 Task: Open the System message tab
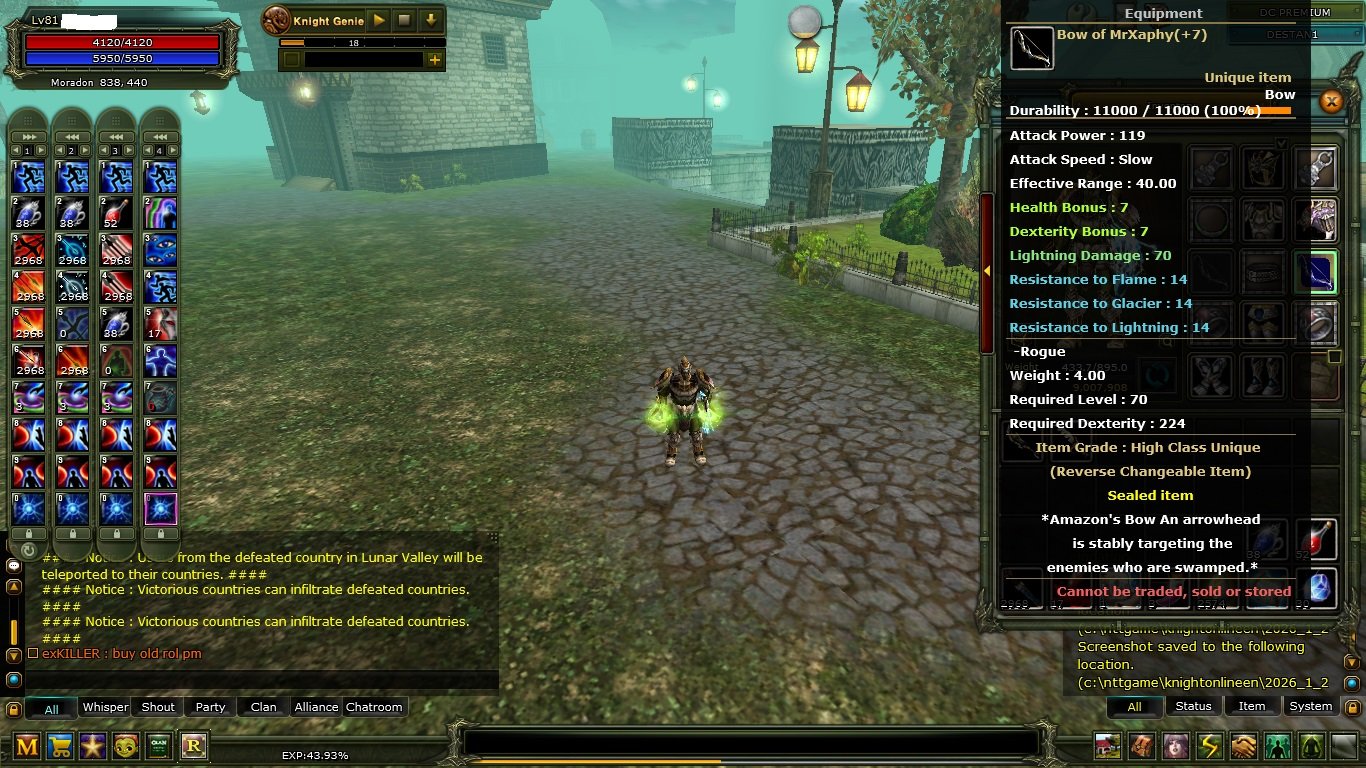(x=1310, y=706)
